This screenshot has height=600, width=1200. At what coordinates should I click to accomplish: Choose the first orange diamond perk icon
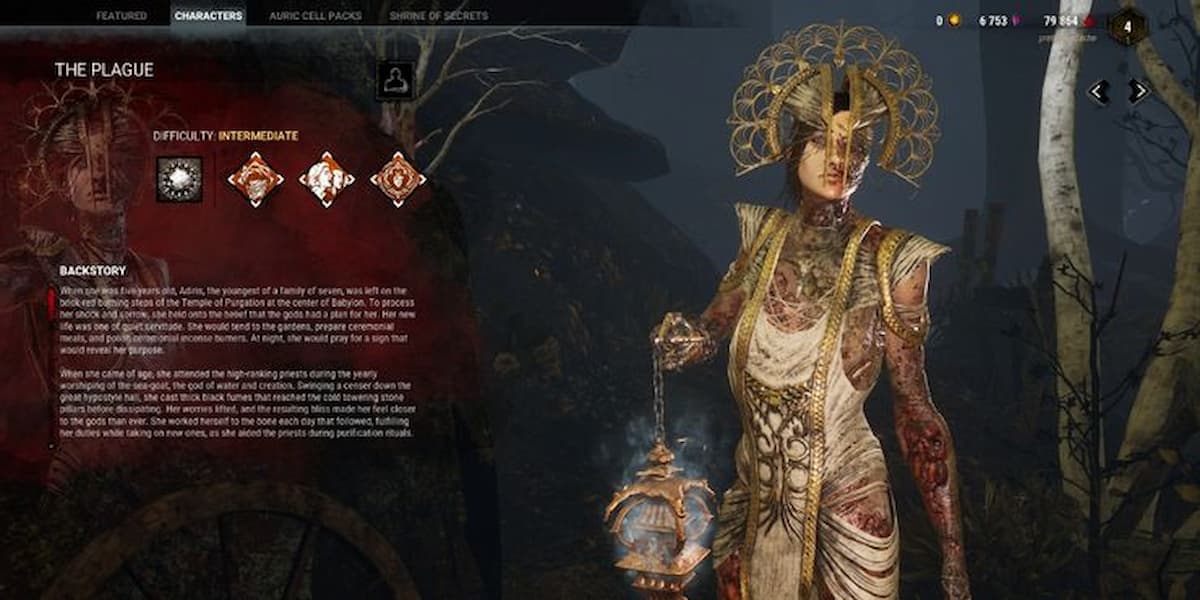(255, 179)
